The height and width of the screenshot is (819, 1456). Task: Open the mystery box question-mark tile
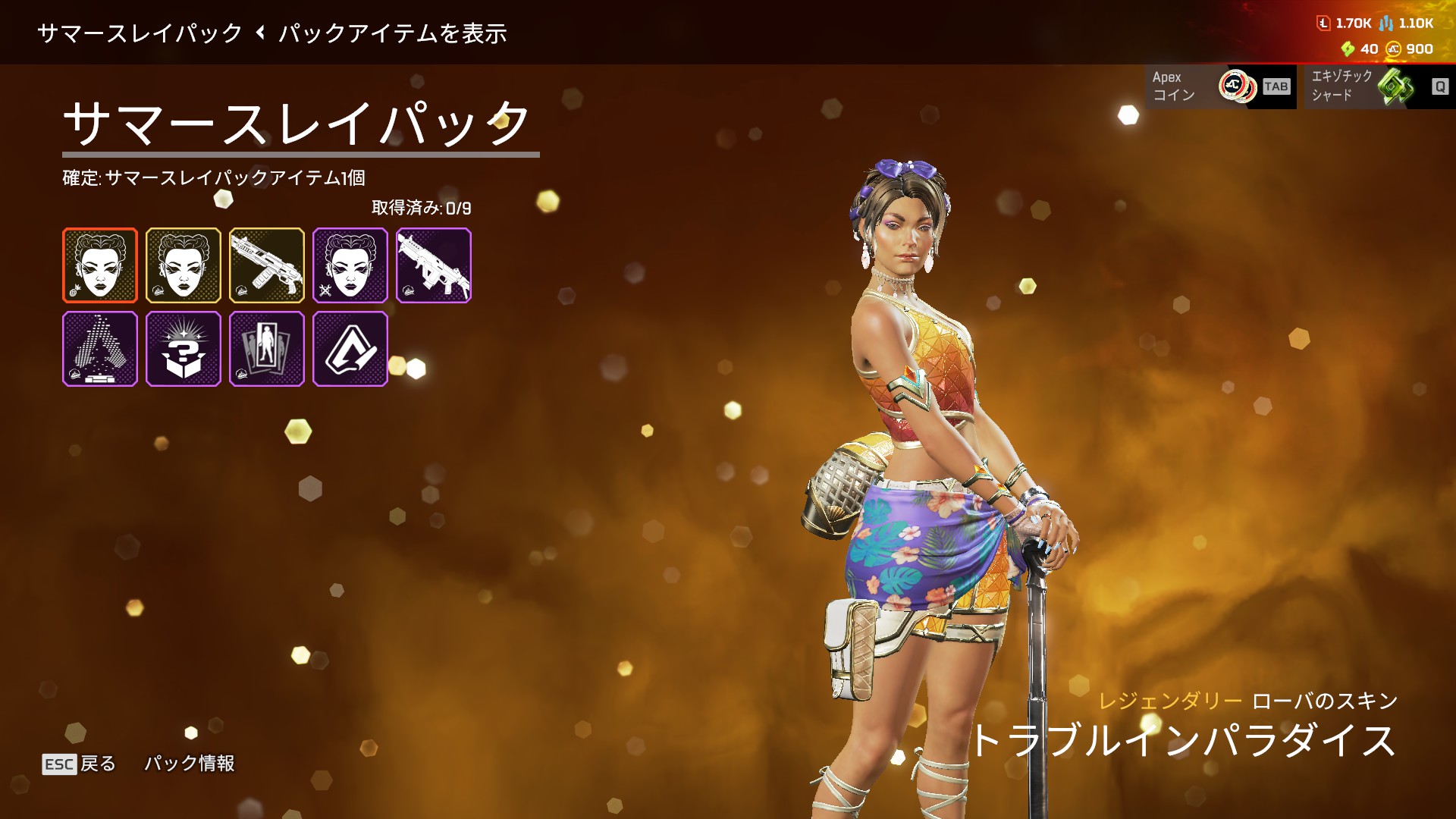(184, 349)
